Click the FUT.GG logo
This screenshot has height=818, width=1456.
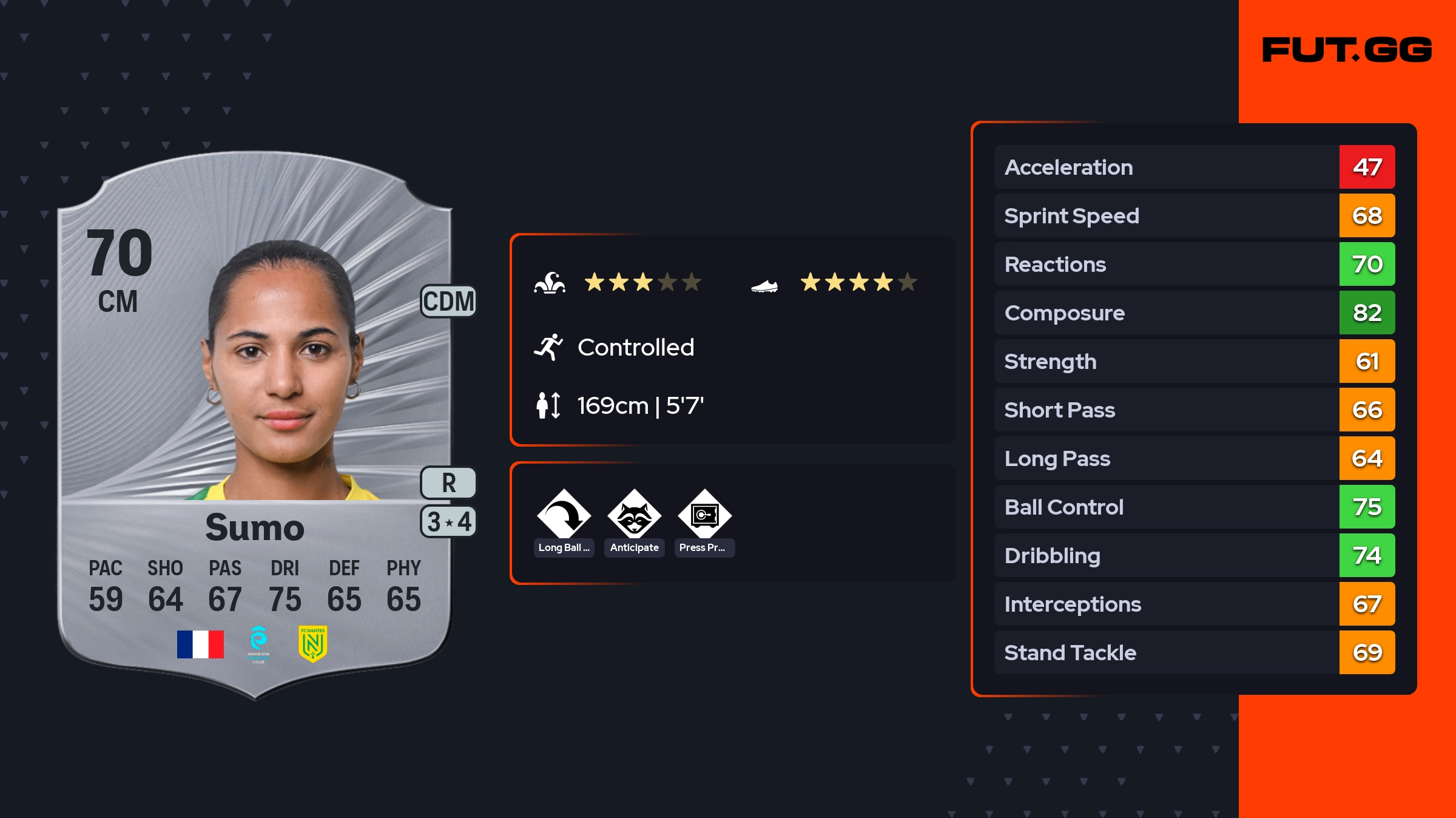point(1347,50)
